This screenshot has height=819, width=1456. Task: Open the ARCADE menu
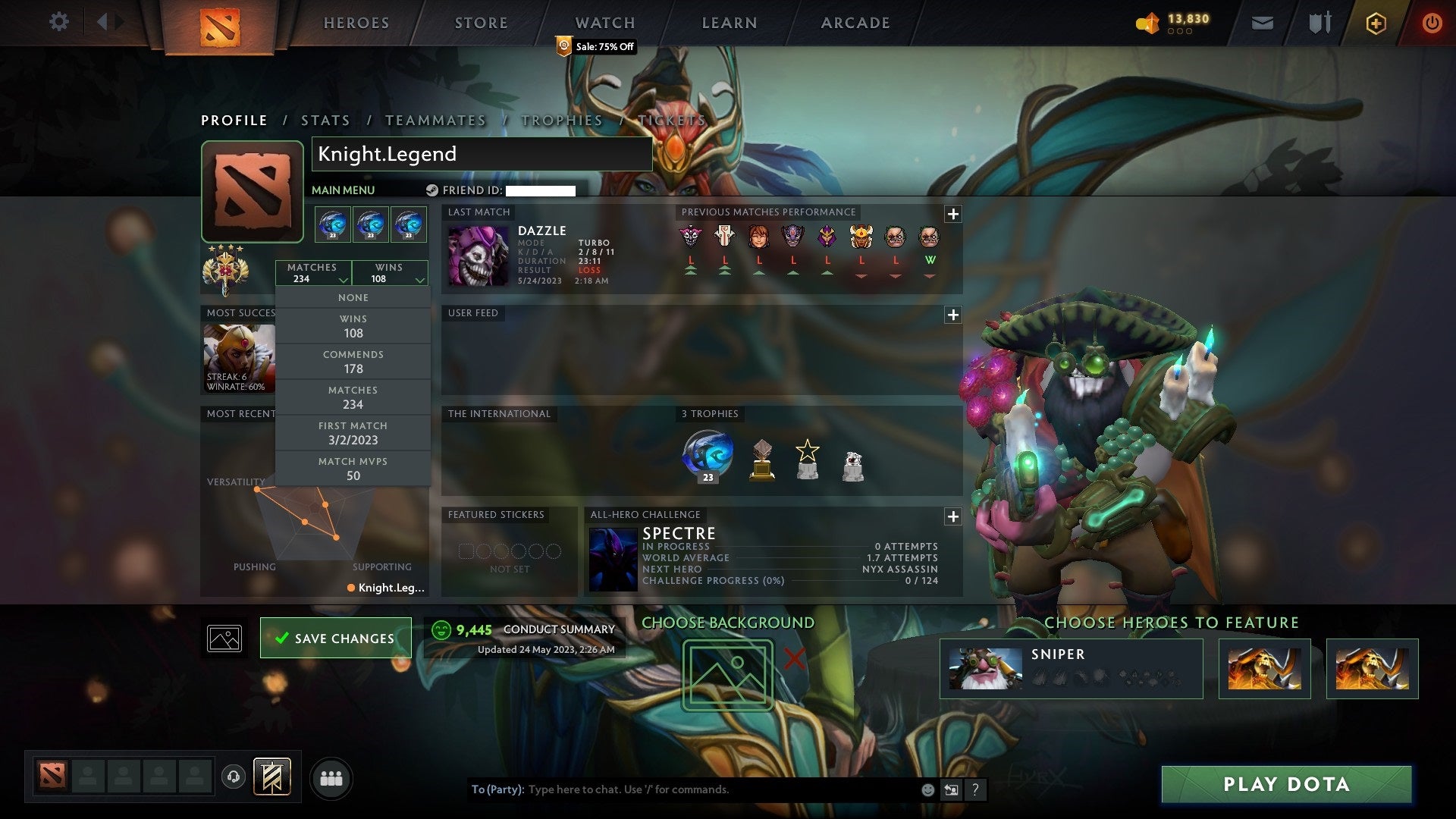(855, 23)
